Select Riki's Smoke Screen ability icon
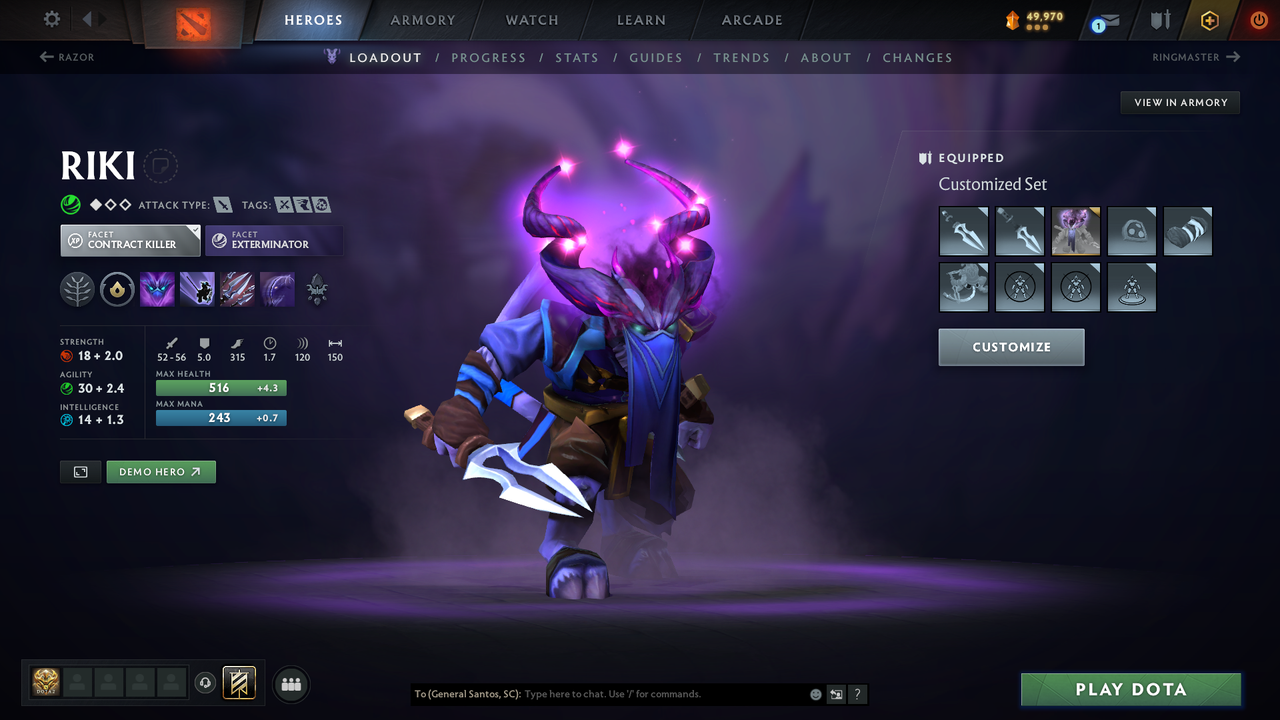The image size is (1280, 720). 157,289
